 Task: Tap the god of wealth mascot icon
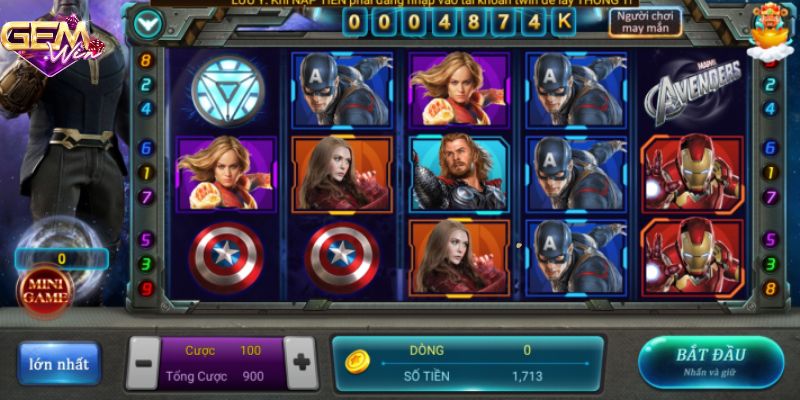[x=771, y=28]
